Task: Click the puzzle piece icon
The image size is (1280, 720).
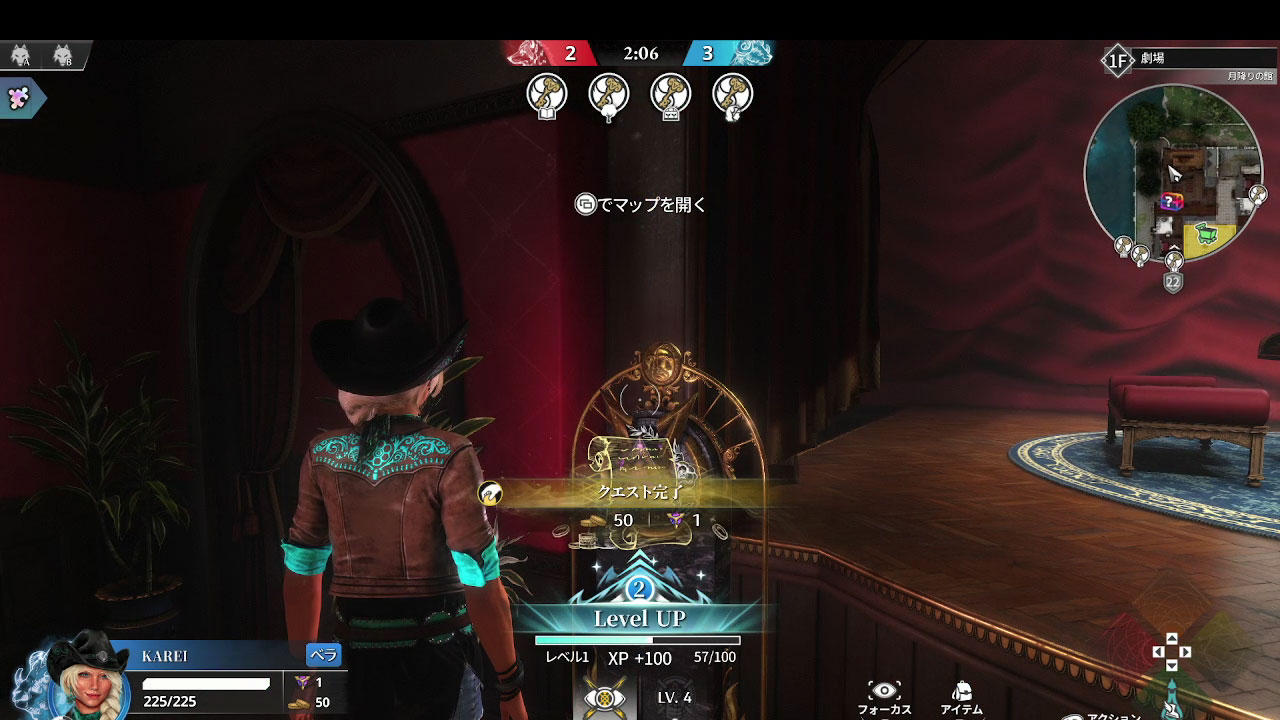Action: [x=18, y=97]
